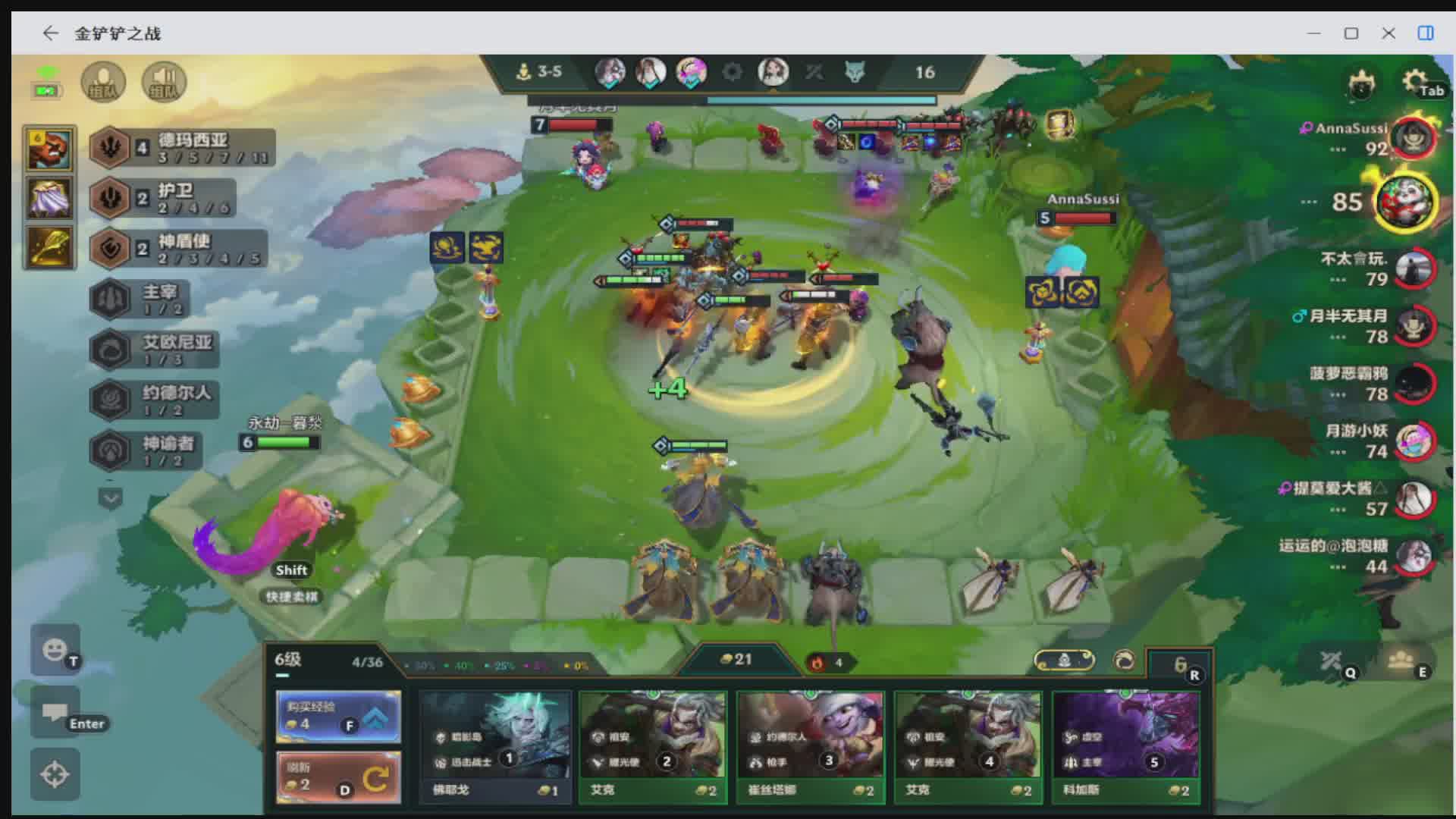Viewport: 1456px width, 819px height.
Task: Toggle the team microphone button
Action: click(x=103, y=82)
